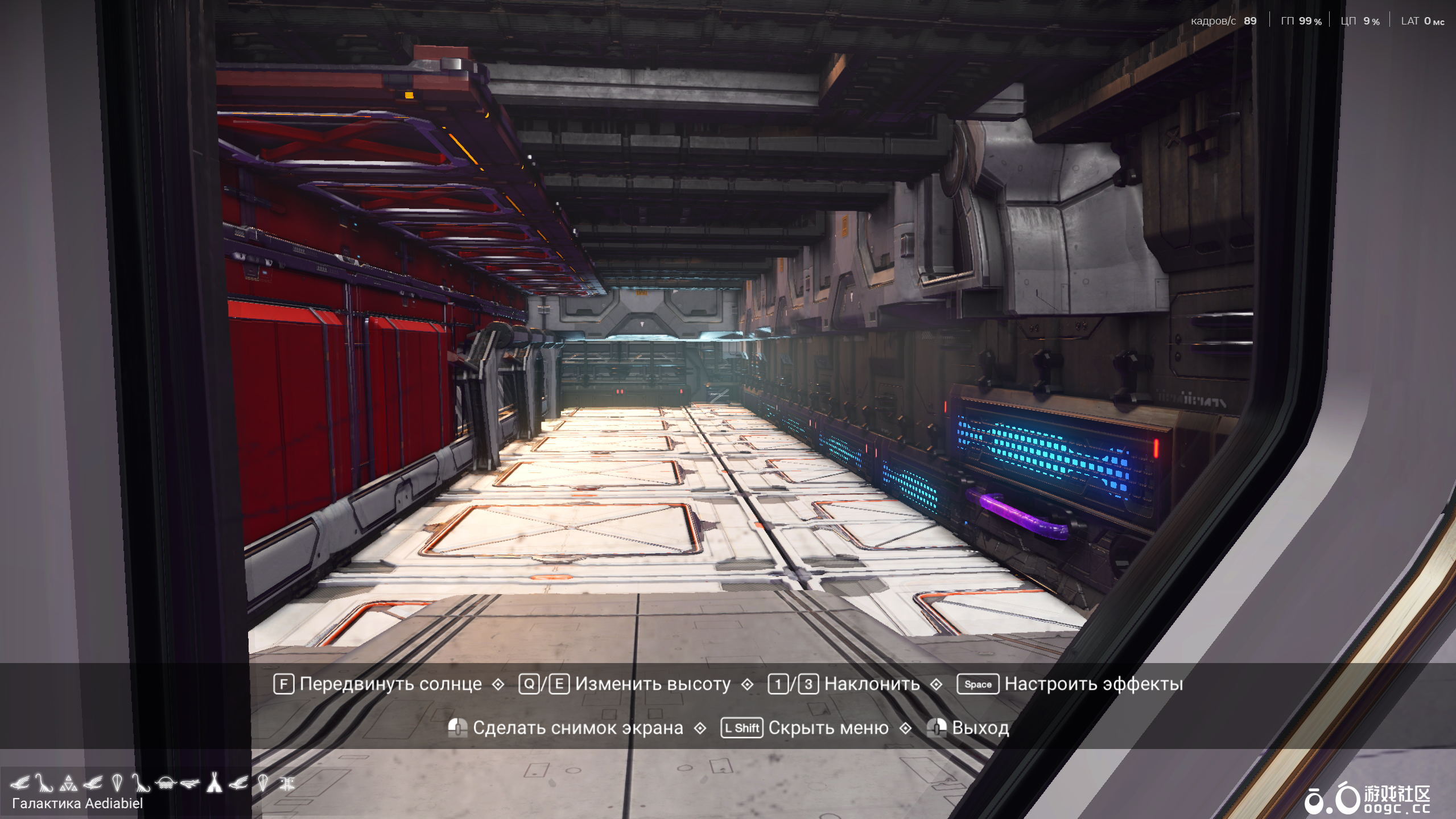Viewport: 1456px width, 819px height.
Task: Click the Q key badge to lower height
Action: tap(529, 684)
